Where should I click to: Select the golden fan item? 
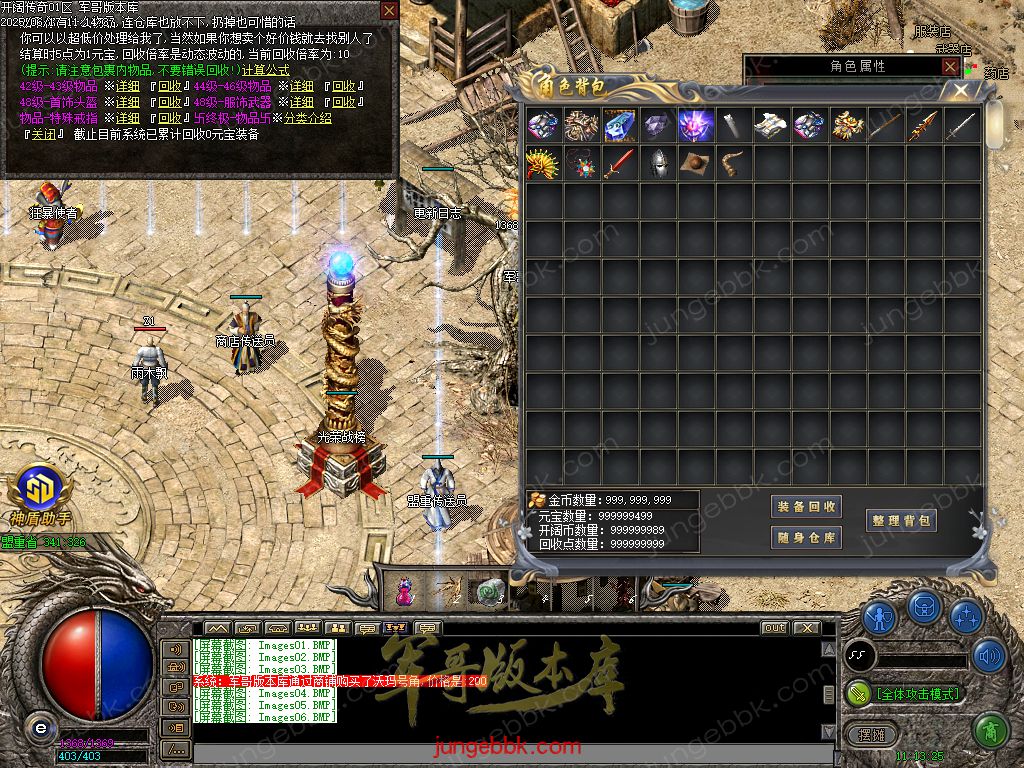tap(543, 163)
